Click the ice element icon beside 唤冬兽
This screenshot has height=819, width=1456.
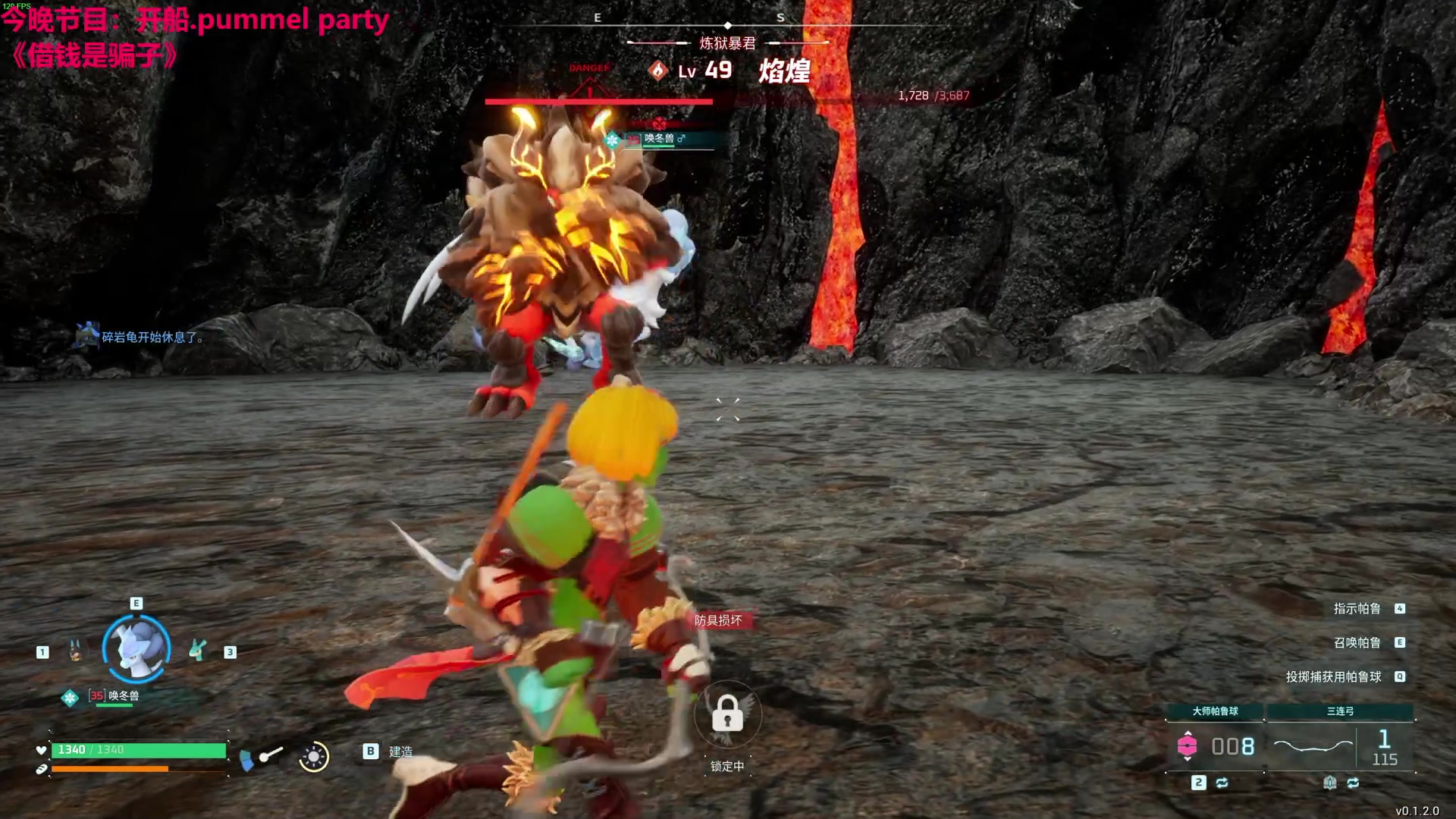[70, 698]
